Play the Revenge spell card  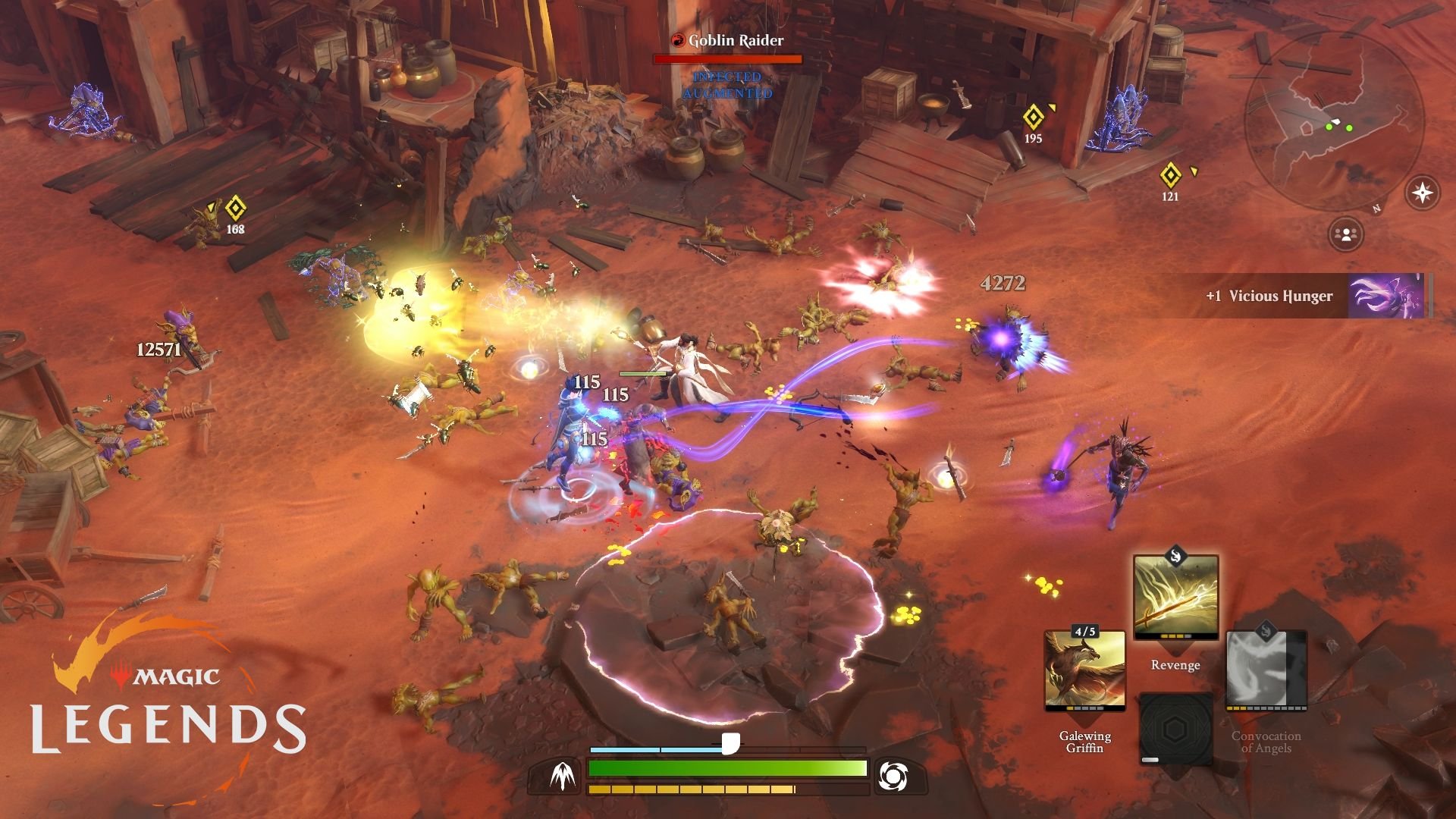1175,597
